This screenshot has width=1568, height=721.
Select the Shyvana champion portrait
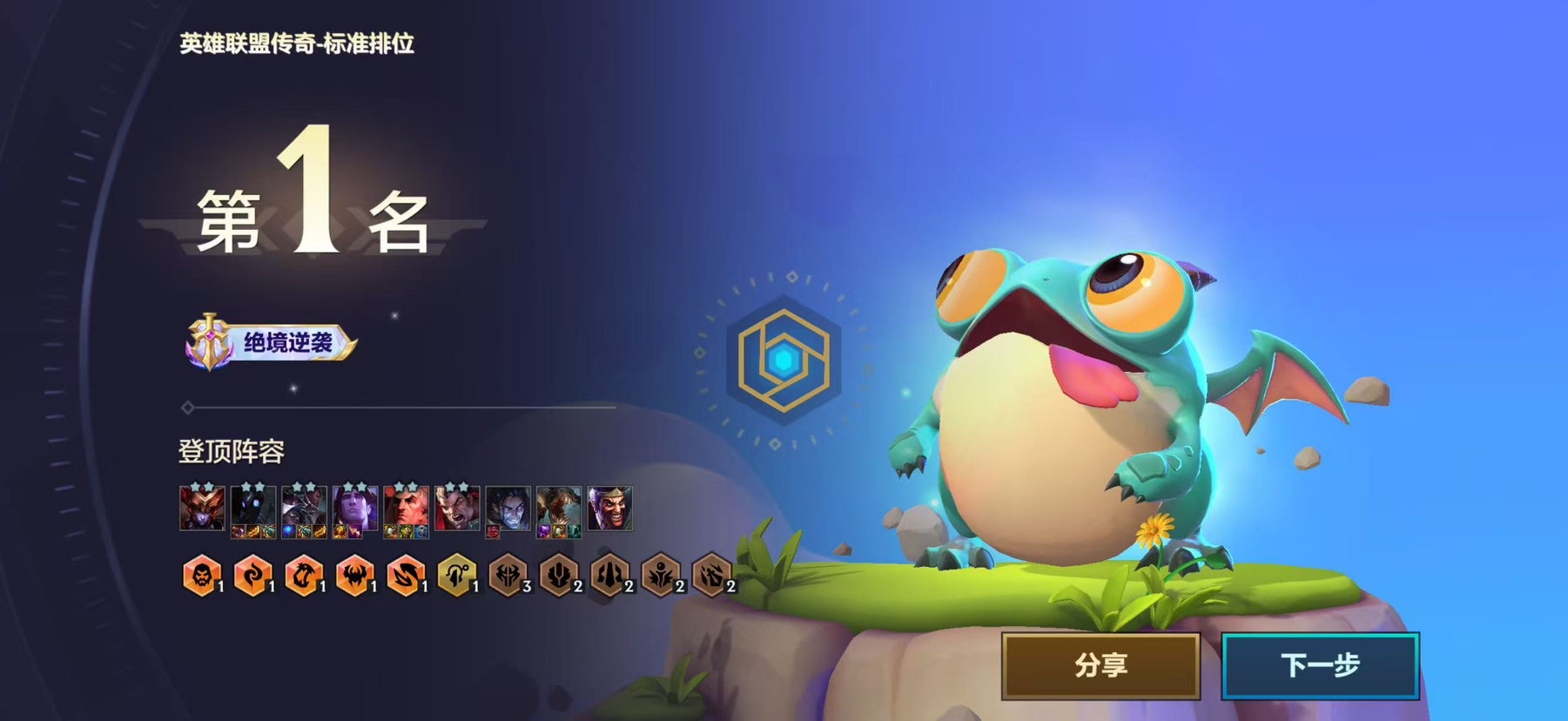pyautogui.click(x=202, y=509)
